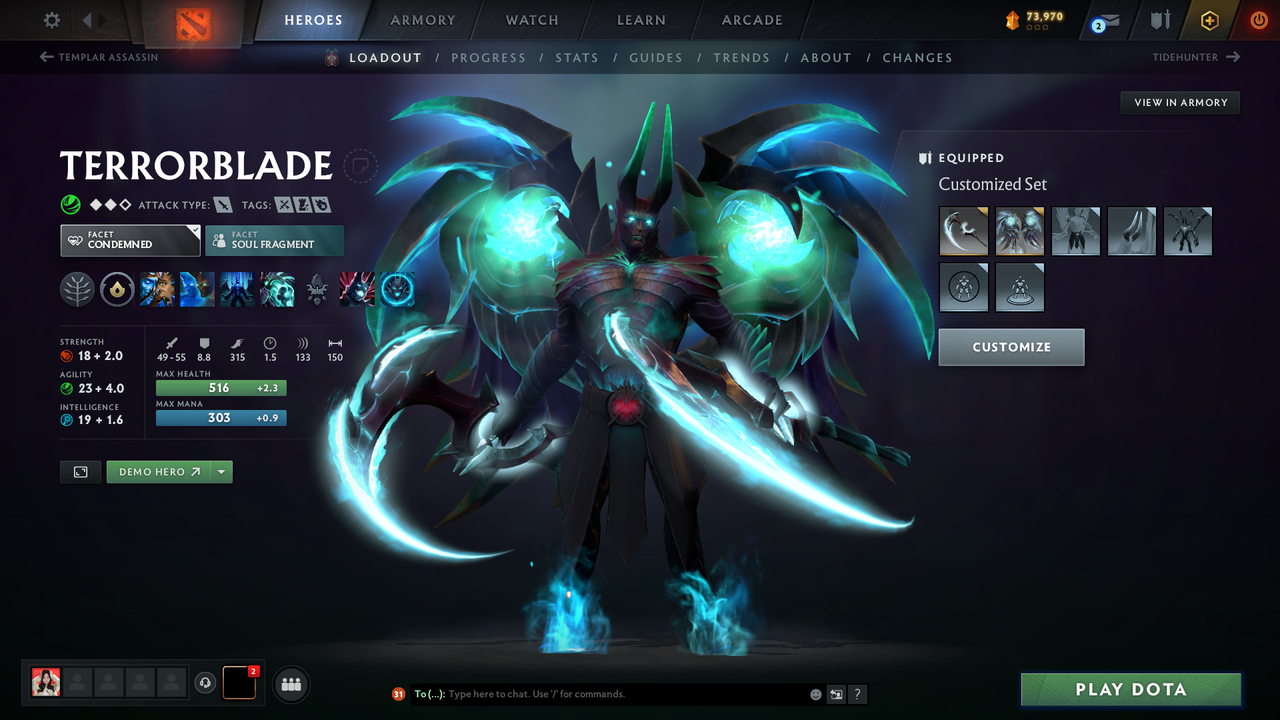The height and width of the screenshot is (720, 1280).
Task: View the Reflection ability icon
Action: tap(157, 289)
